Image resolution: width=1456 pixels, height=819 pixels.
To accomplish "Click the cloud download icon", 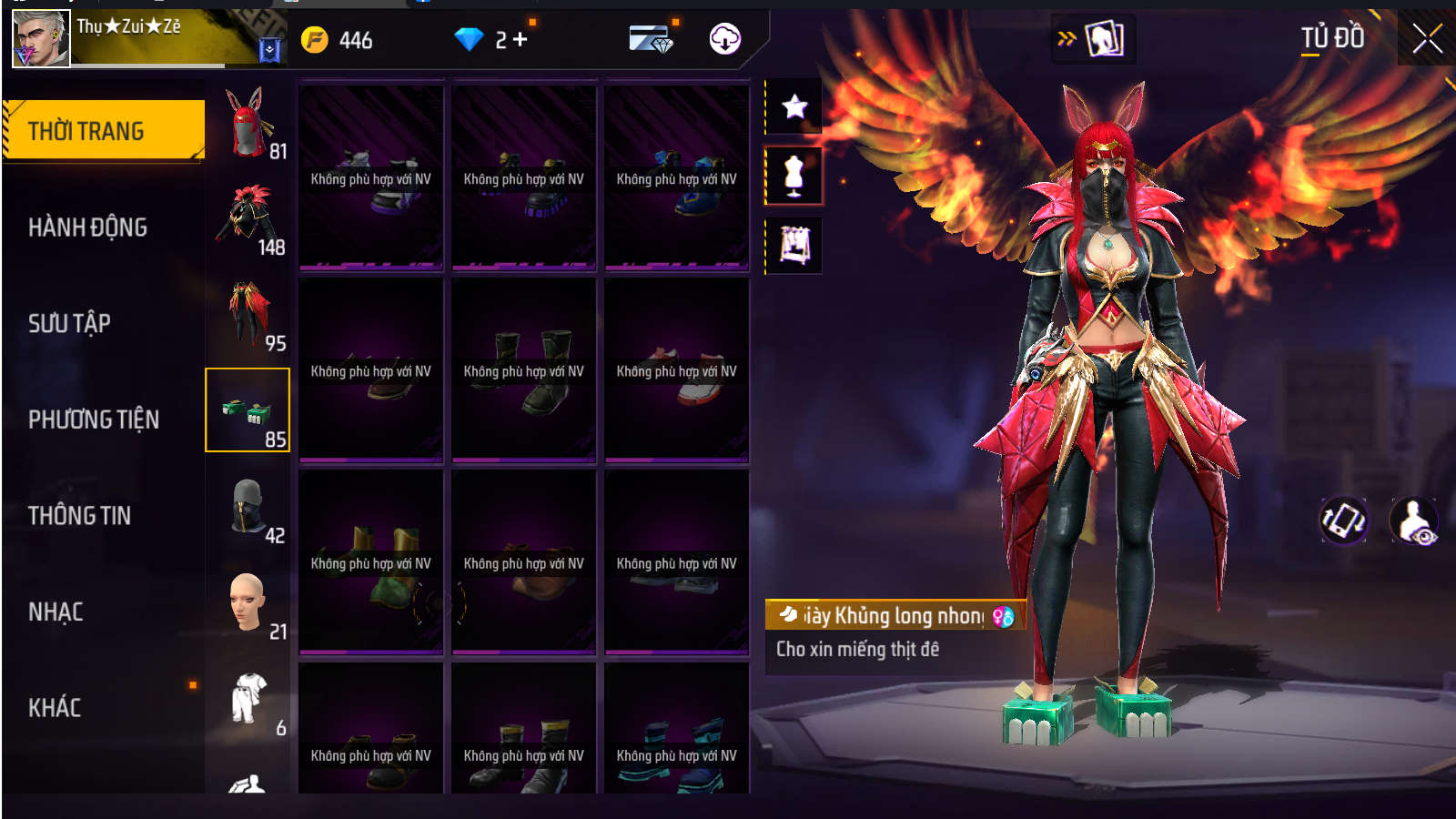I will [724, 39].
